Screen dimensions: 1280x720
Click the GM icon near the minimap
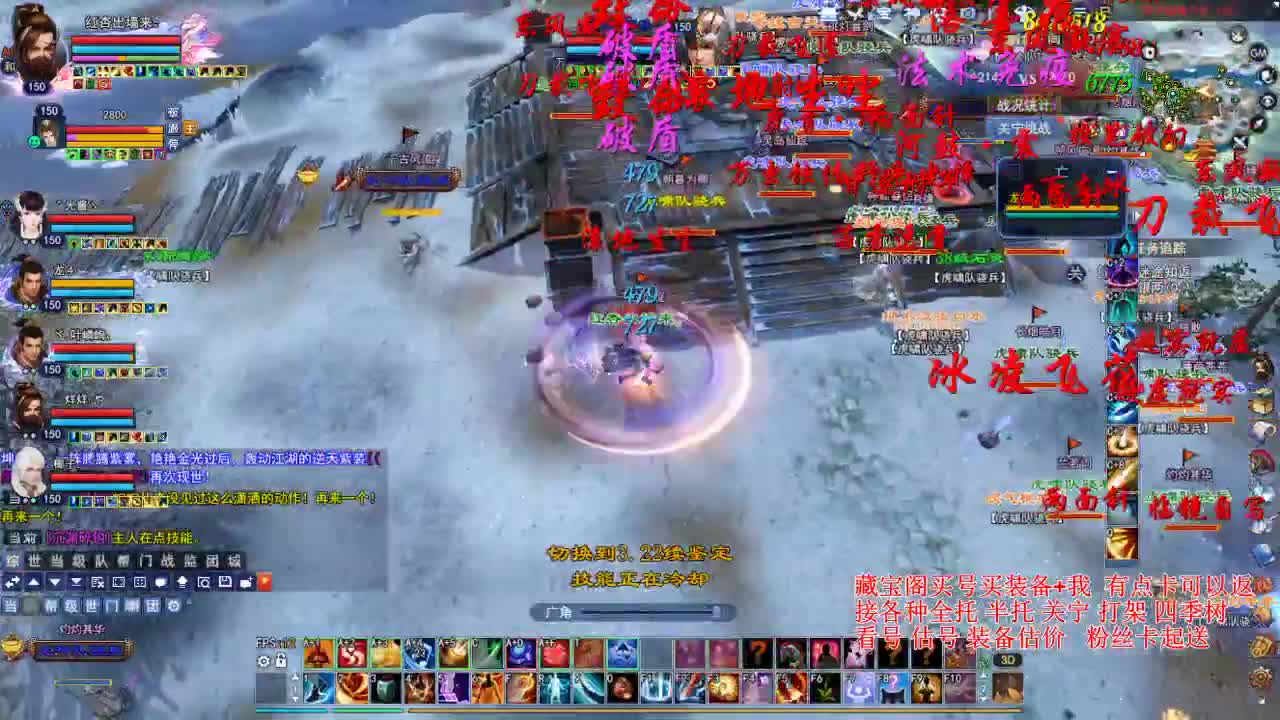pyautogui.click(x=1257, y=54)
